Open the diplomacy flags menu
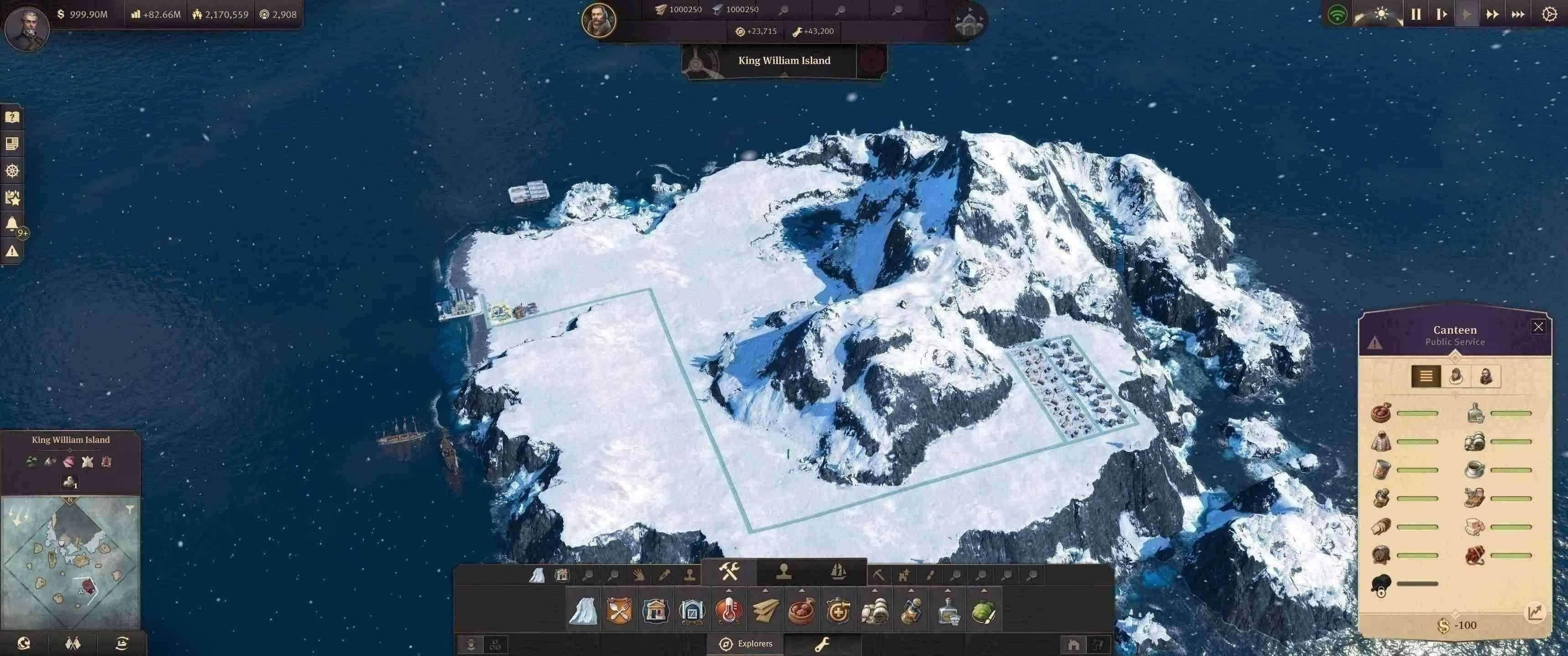The width and height of the screenshot is (1568, 656). tap(72, 643)
